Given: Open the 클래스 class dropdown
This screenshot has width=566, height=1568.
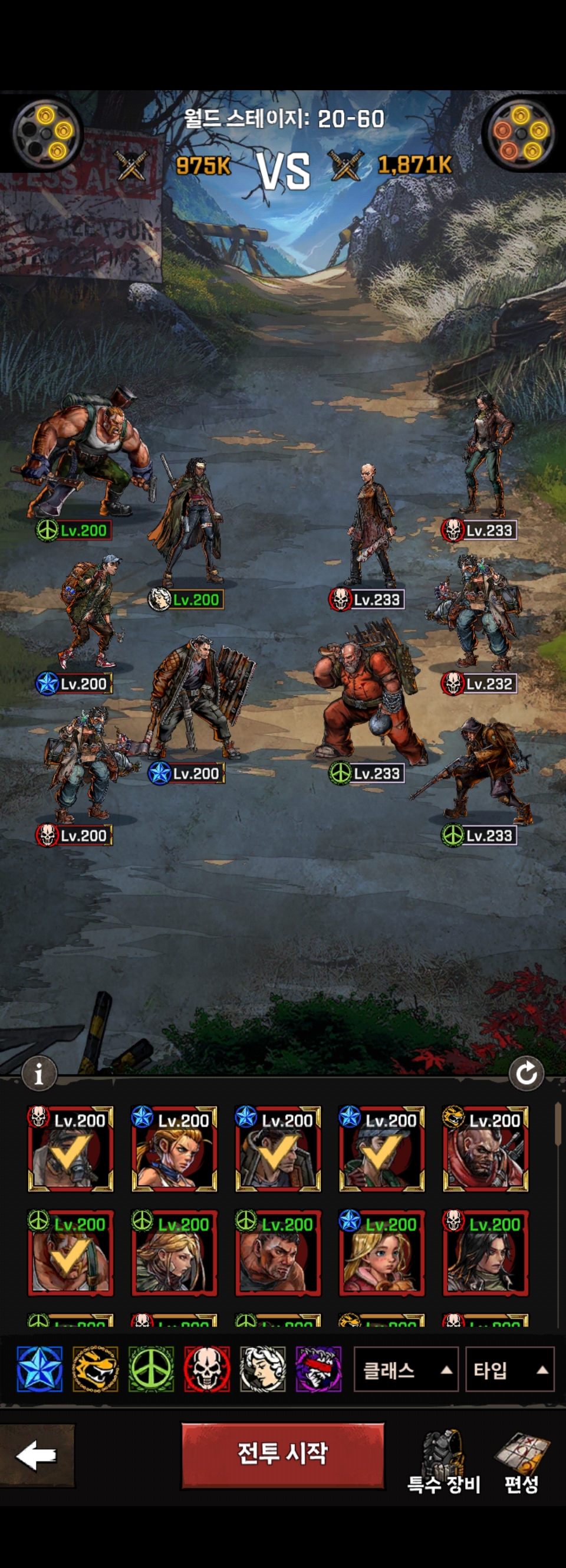Looking at the screenshot, I should [x=405, y=1370].
